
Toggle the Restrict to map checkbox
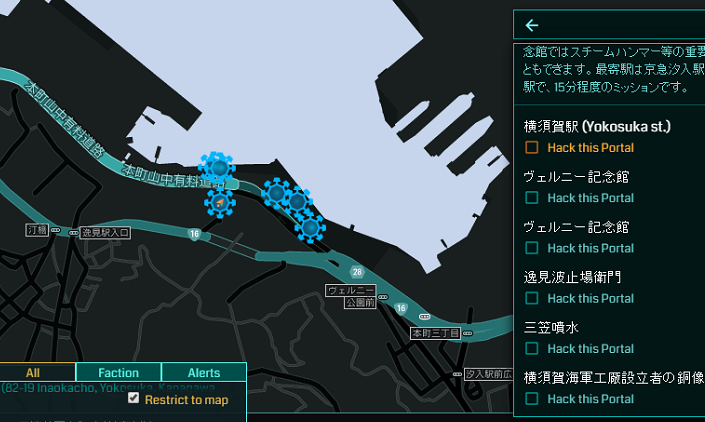pos(134,398)
